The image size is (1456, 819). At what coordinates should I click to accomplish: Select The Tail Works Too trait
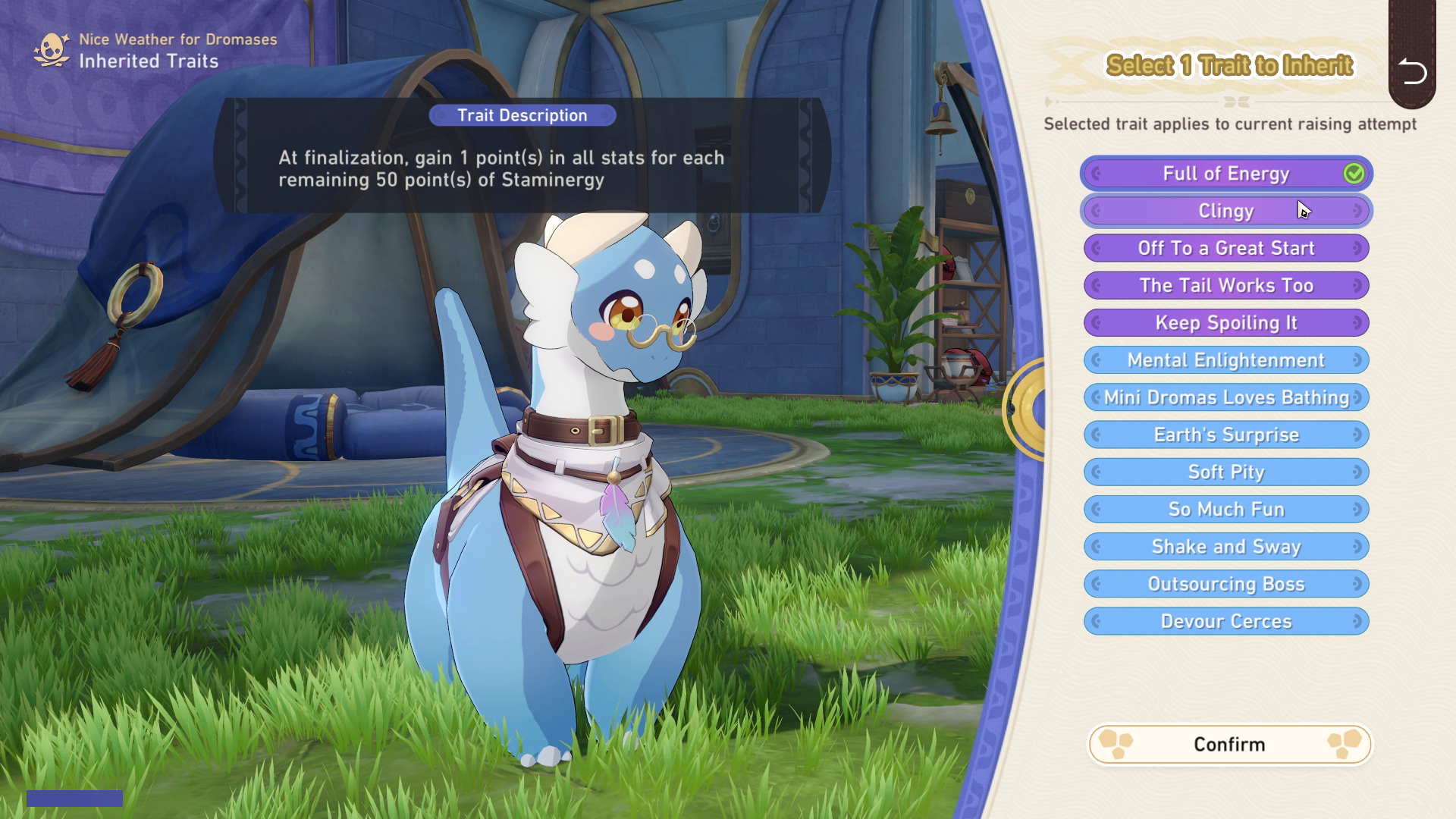click(x=1225, y=285)
